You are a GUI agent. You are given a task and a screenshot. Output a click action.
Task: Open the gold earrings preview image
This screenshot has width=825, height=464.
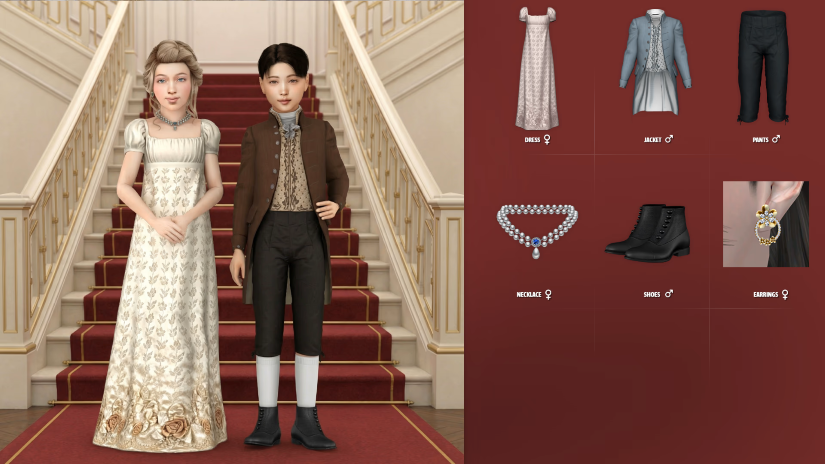(x=765, y=224)
